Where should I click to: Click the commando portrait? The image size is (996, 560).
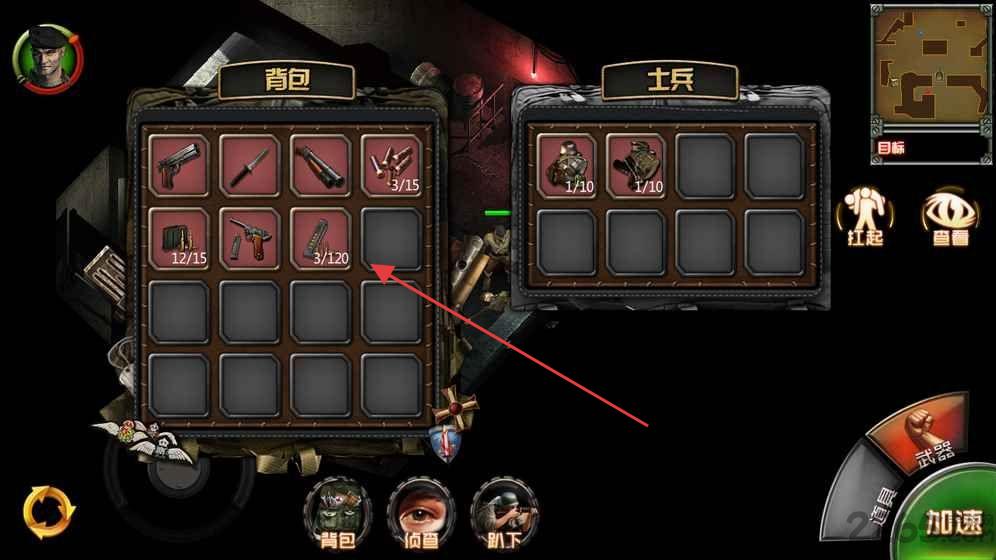pos(46,59)
